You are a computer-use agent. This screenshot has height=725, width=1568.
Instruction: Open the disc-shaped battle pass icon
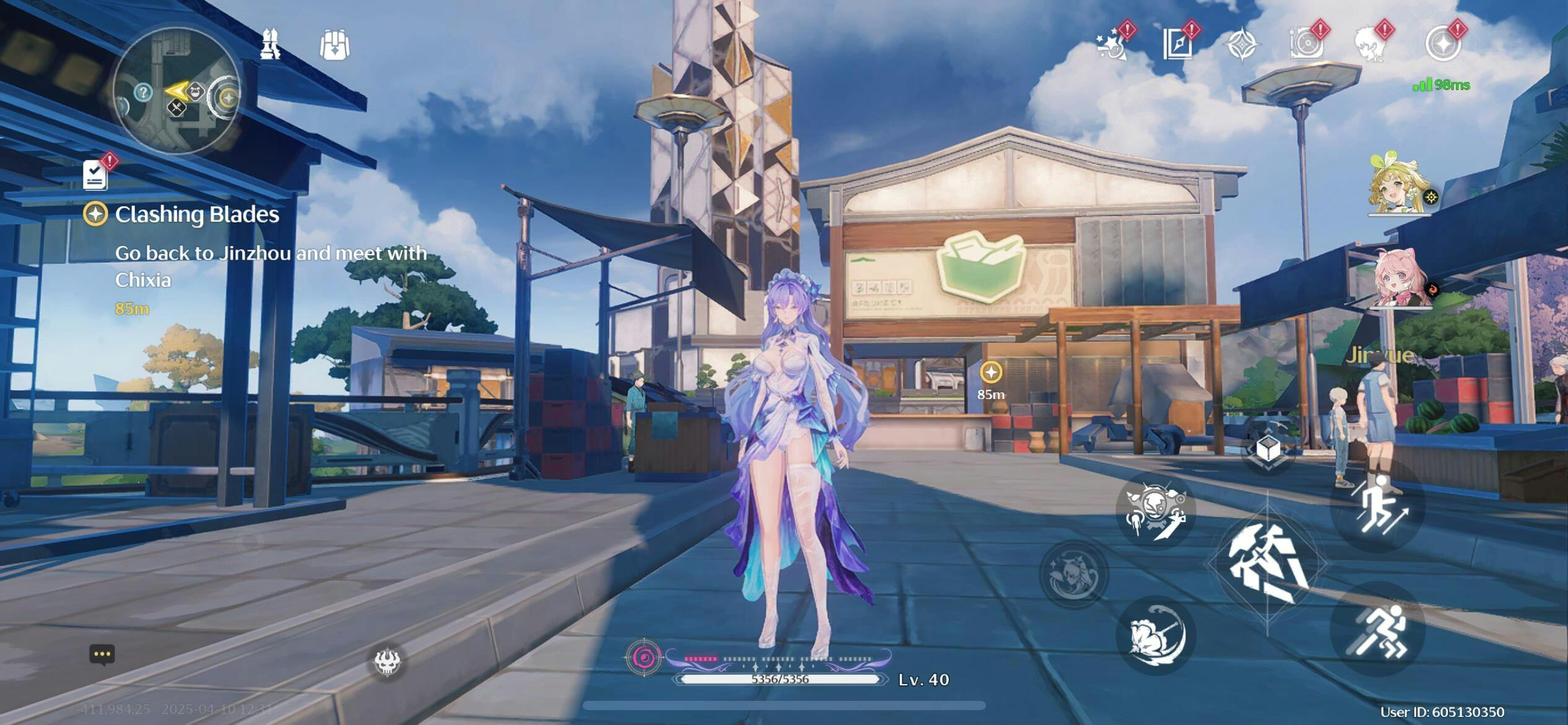click(1307, 45)
